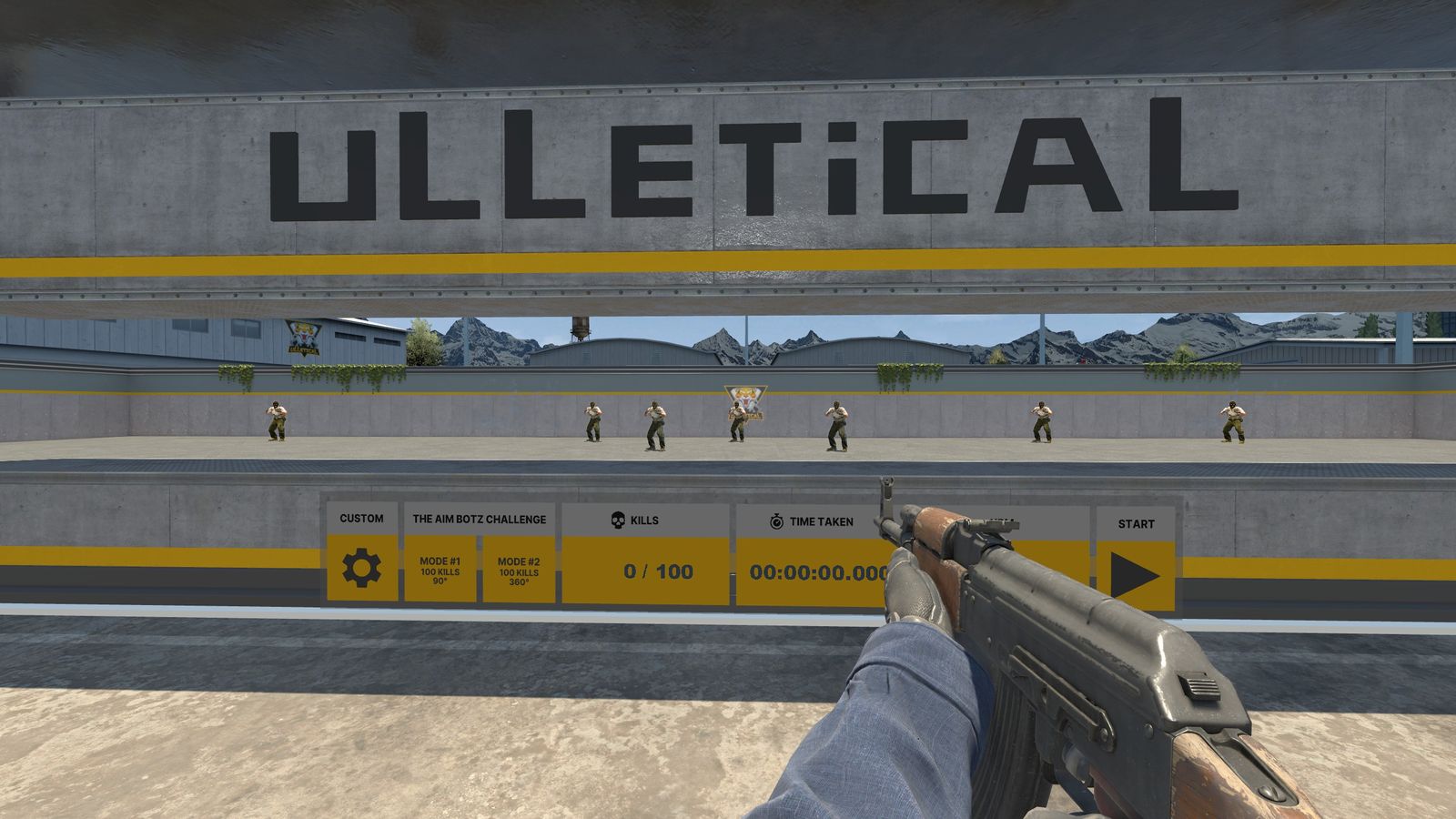The width and height of the screenshot is (1456, 819).
Task: Click the timer reading 00:00:00.000
Action: tap(820, 573)
